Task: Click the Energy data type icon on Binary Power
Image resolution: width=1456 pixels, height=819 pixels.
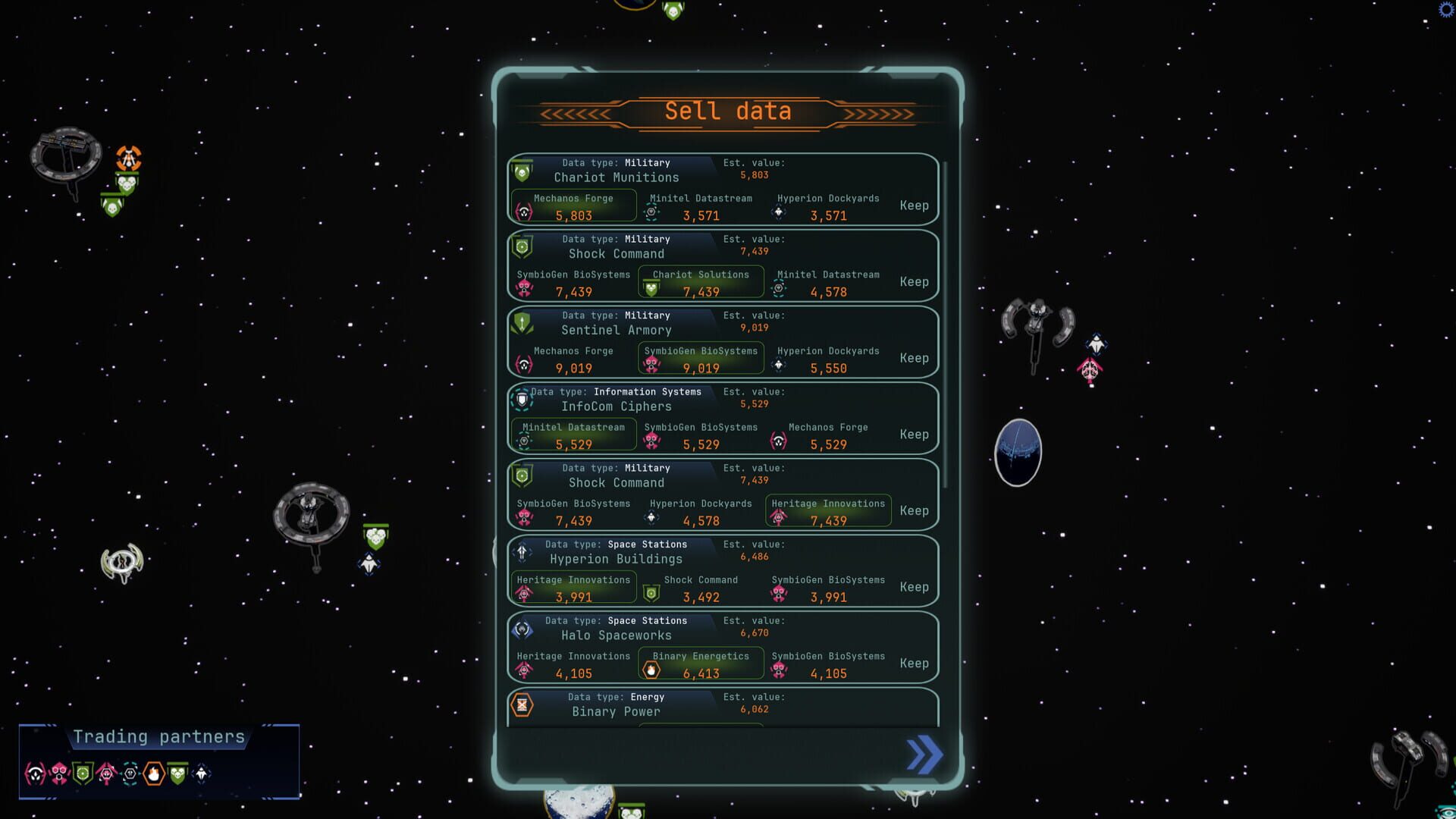Action: pyautogui.click(x=522, y=704)
